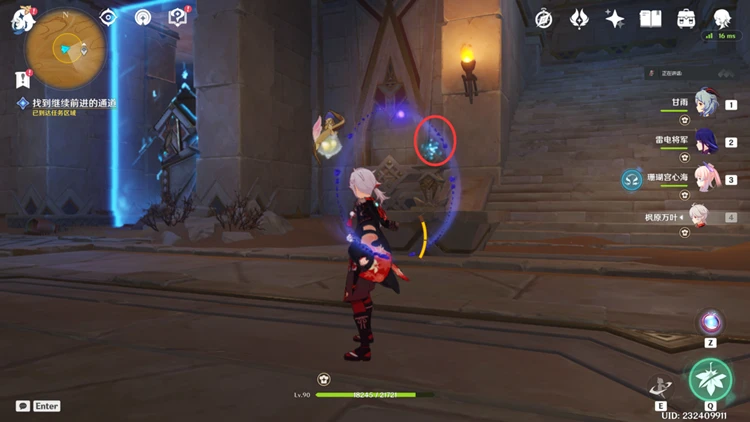
Task: Switch to party member 珊瑚宫心海
Action: pos(705,178)
